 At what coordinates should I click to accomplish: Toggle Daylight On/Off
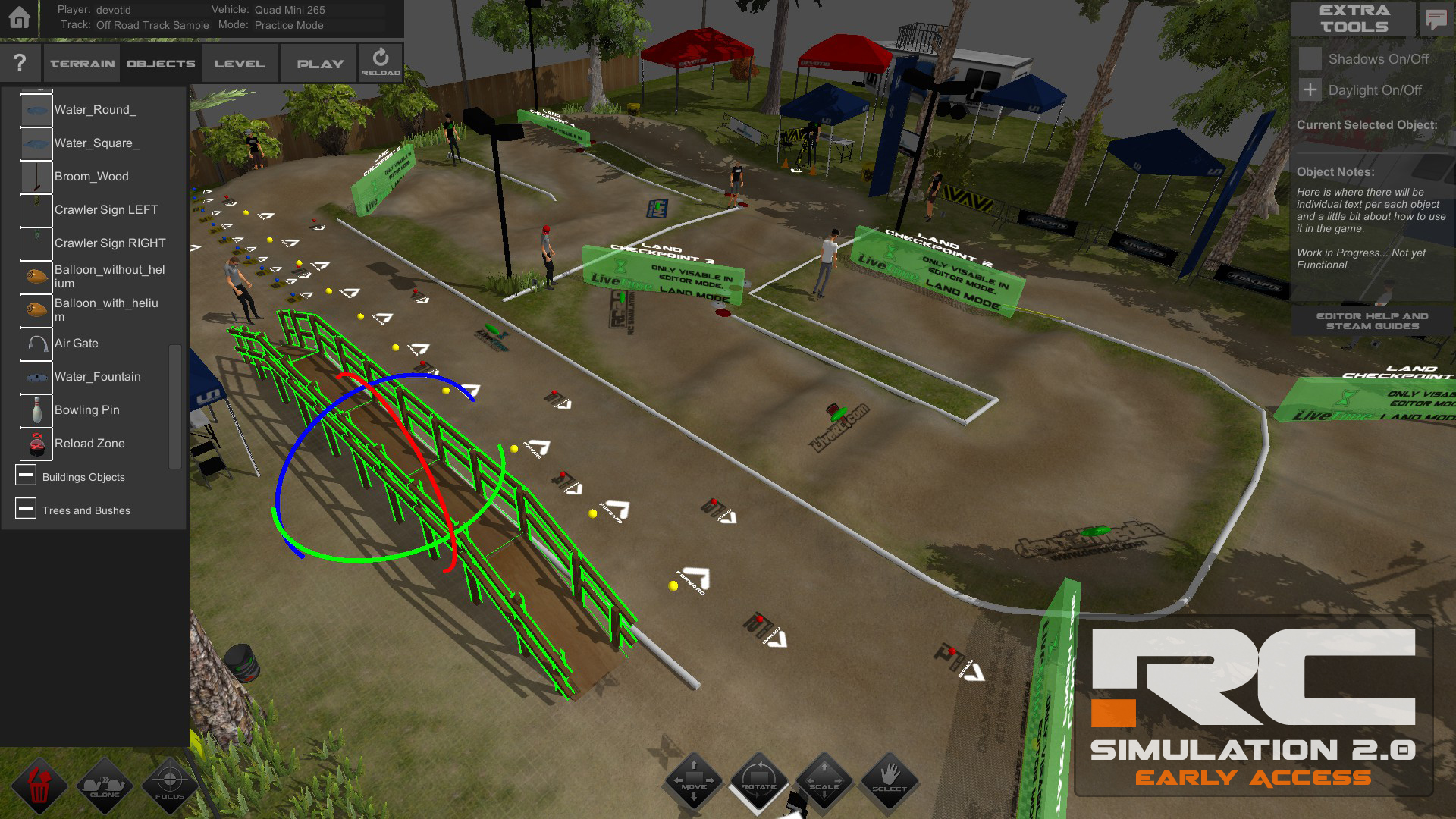[x=1310, y=89]
